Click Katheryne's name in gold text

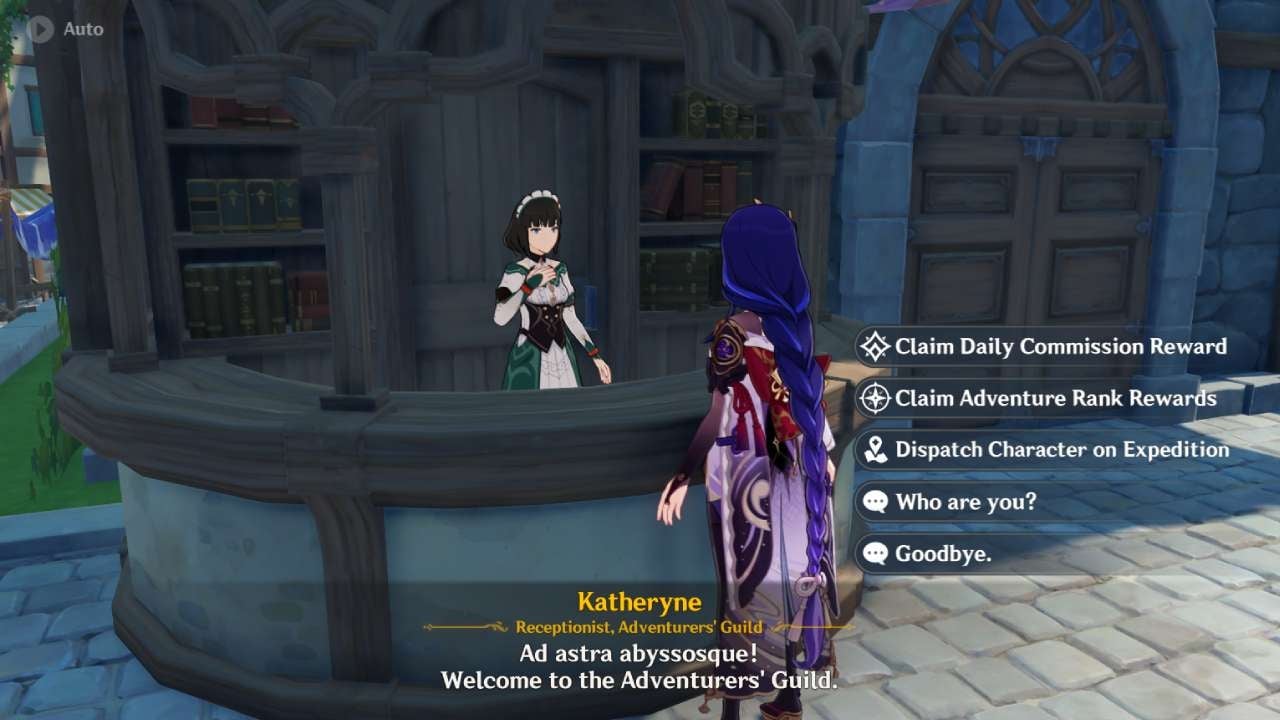(640, 601)
